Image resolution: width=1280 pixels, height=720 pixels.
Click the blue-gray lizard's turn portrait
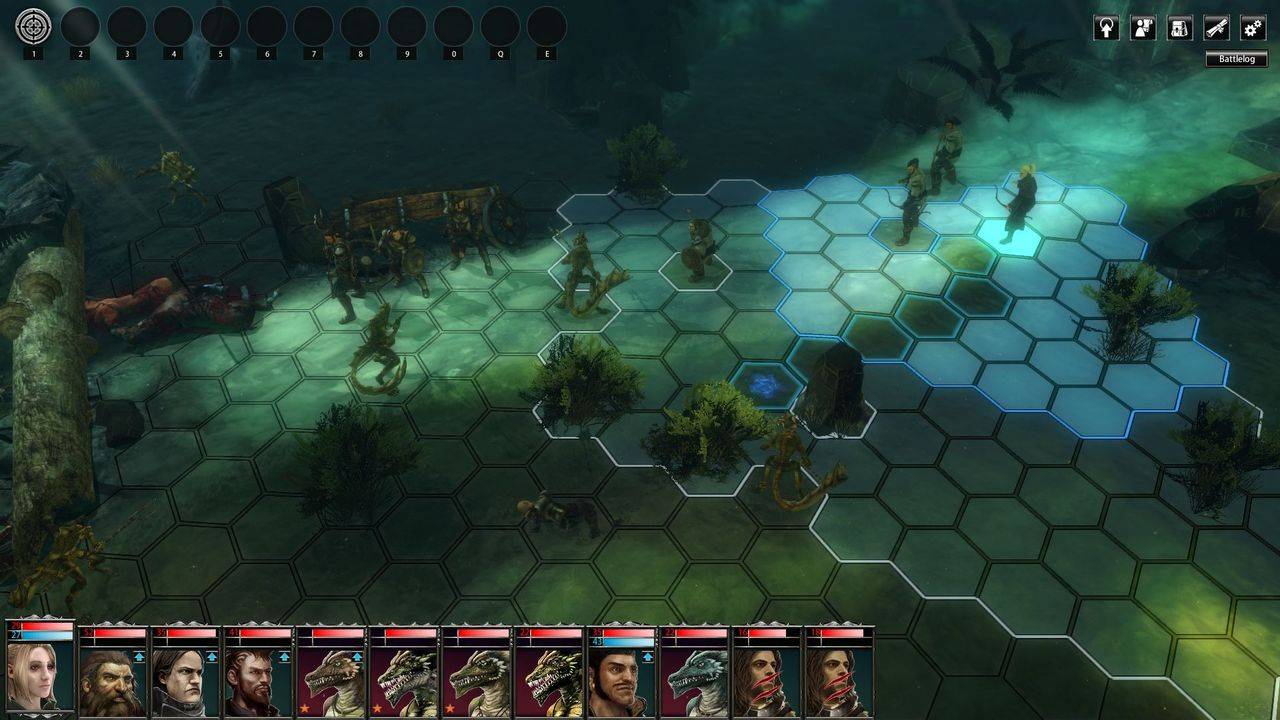click(692, 680)
